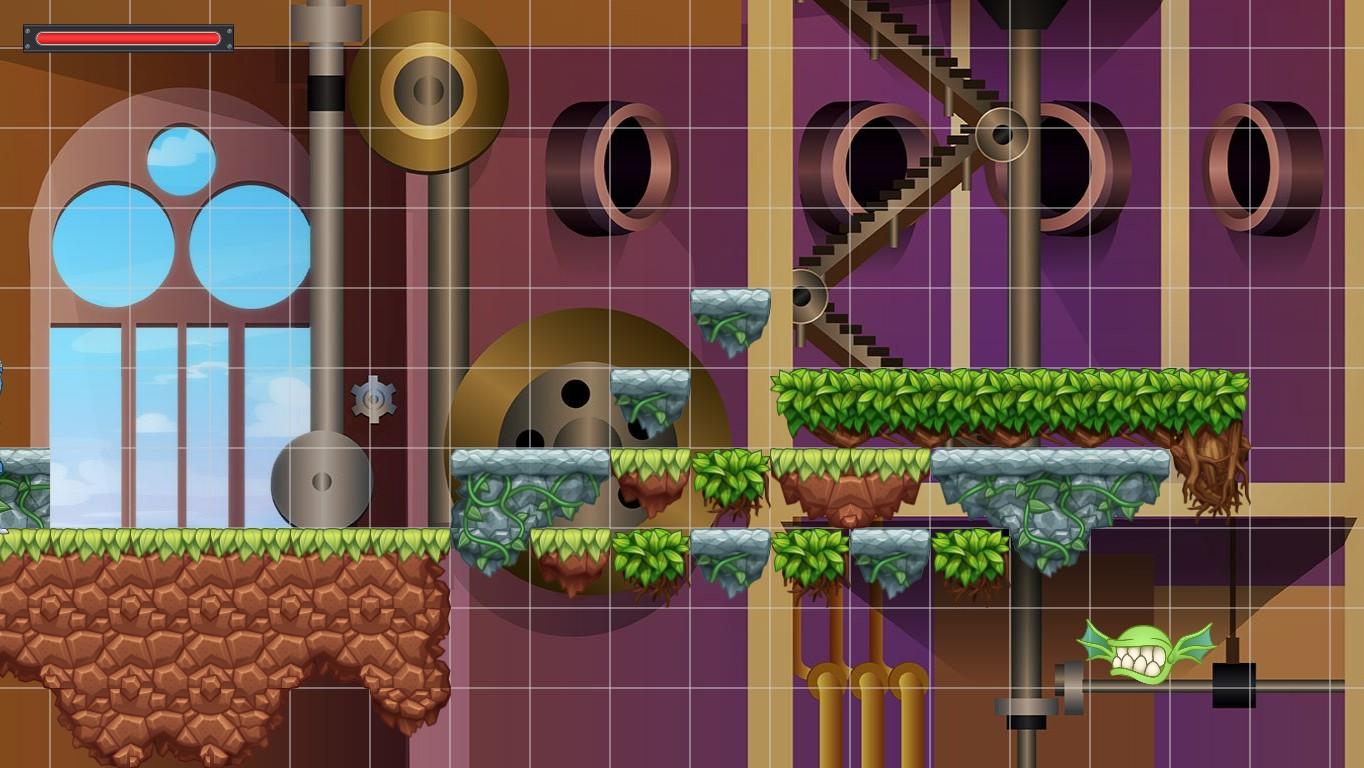Click the lower metal pulley wheel
Viewport: 1364px width, 768px height.
322,480
